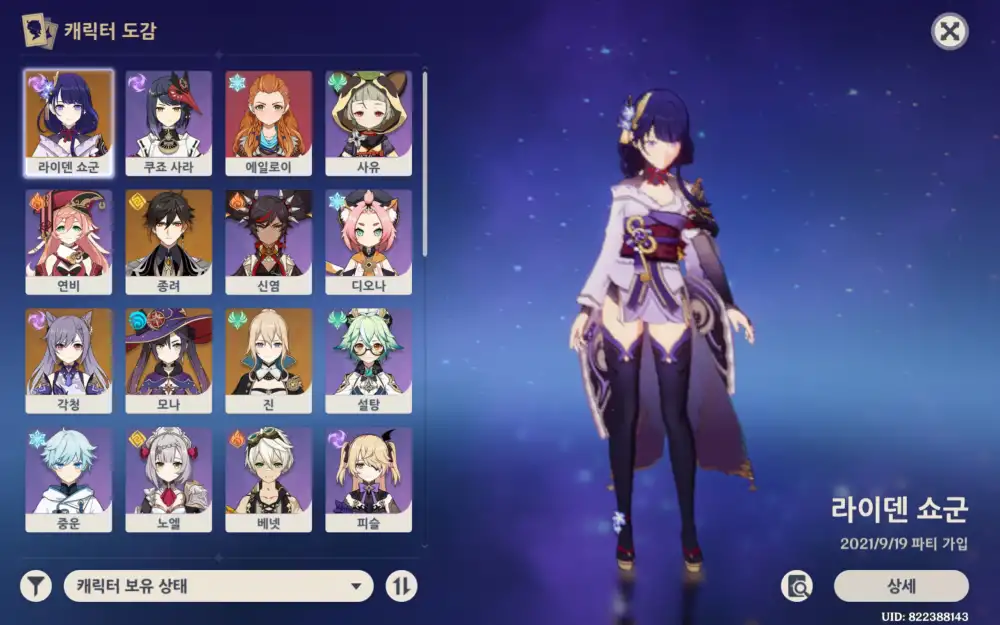Pick the 사유 character card

click(x=369, y=122)
